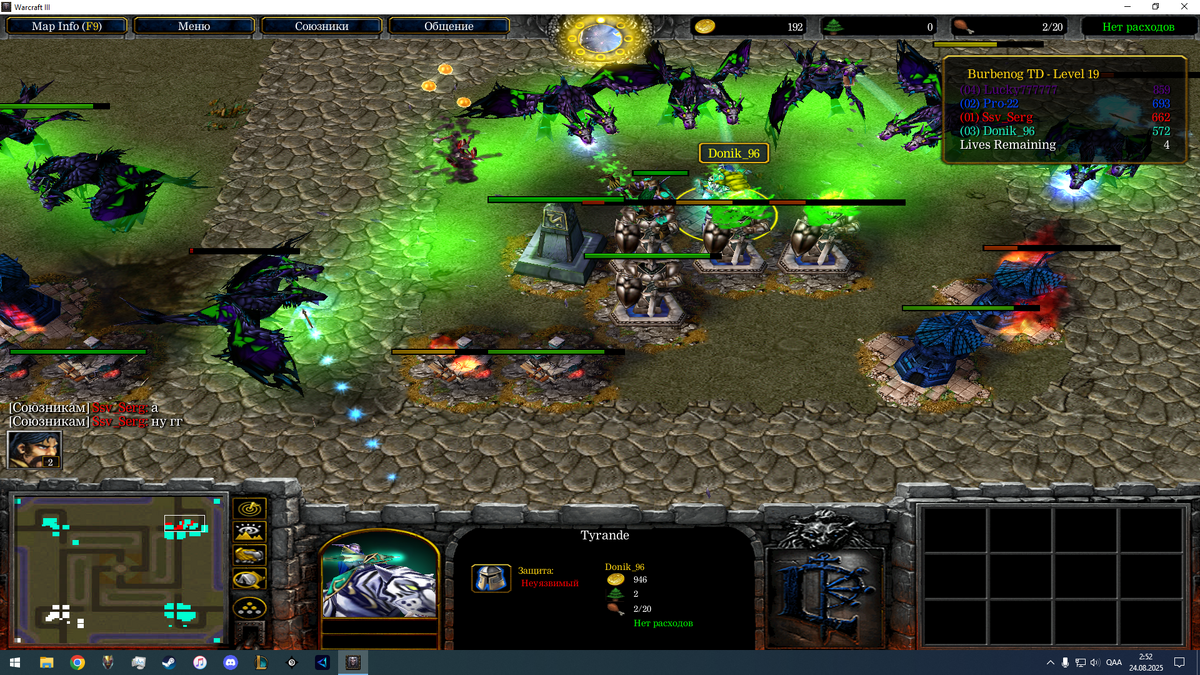Click the Tyrande unit portrait

point(380,574)
